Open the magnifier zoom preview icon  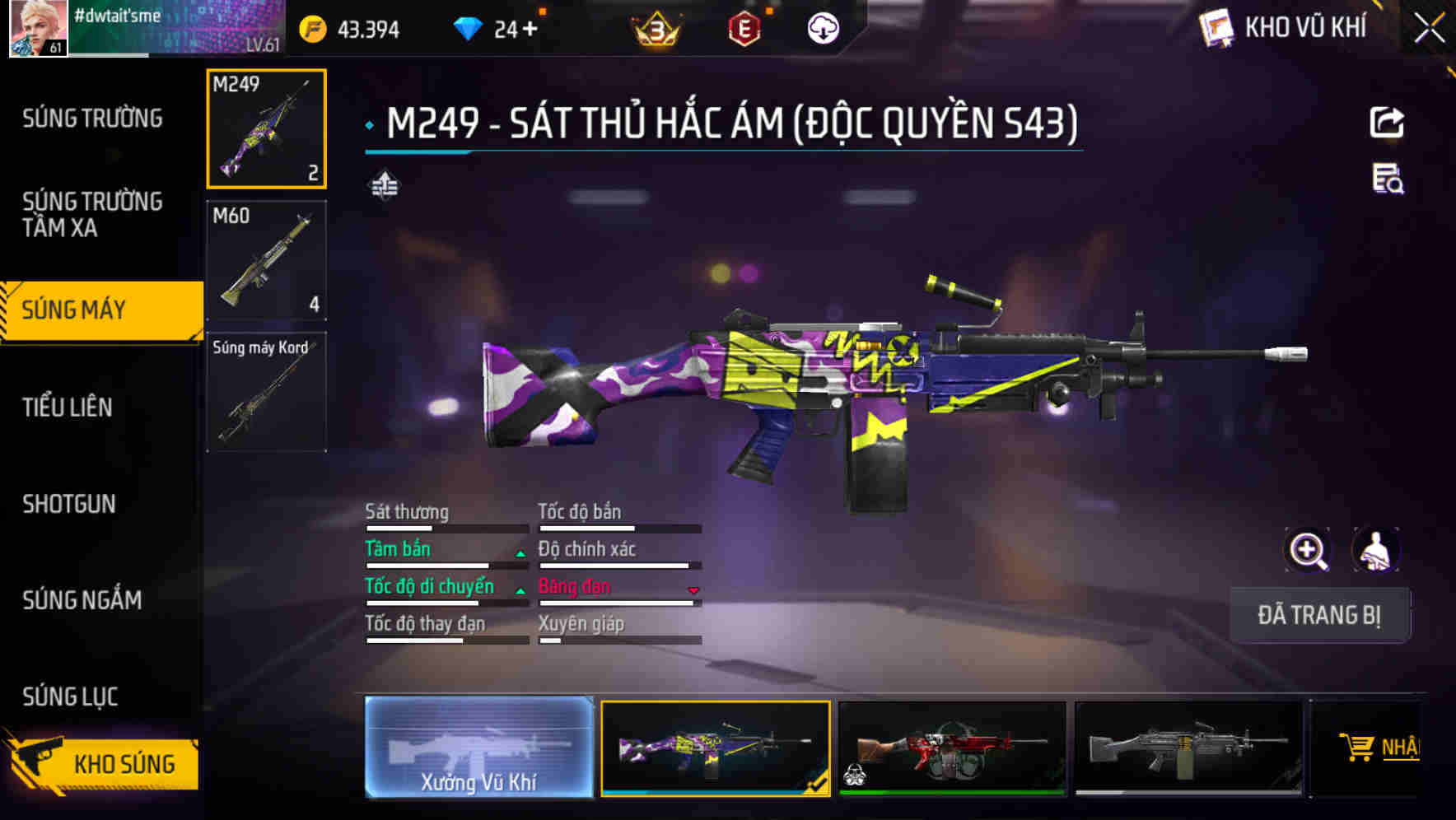coord(1308,549)
